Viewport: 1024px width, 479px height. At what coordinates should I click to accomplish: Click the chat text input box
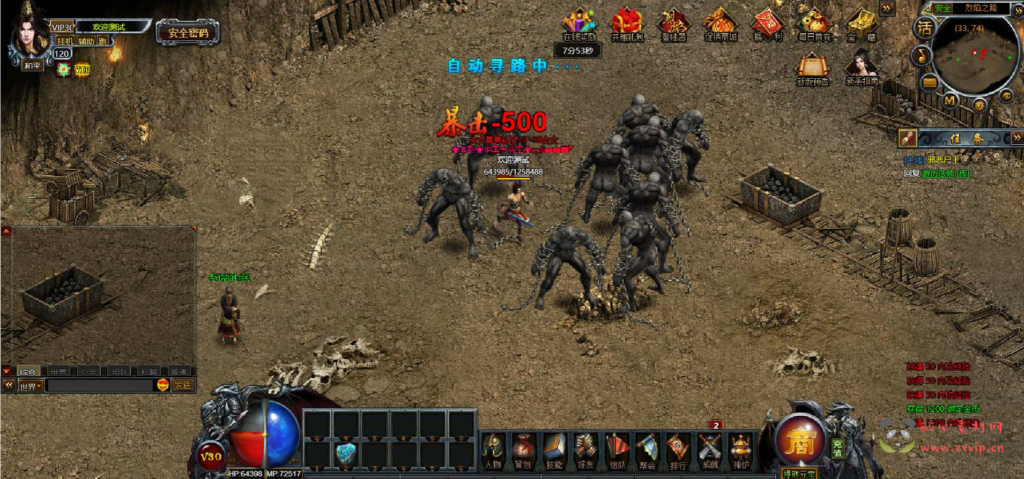[100, 385]
